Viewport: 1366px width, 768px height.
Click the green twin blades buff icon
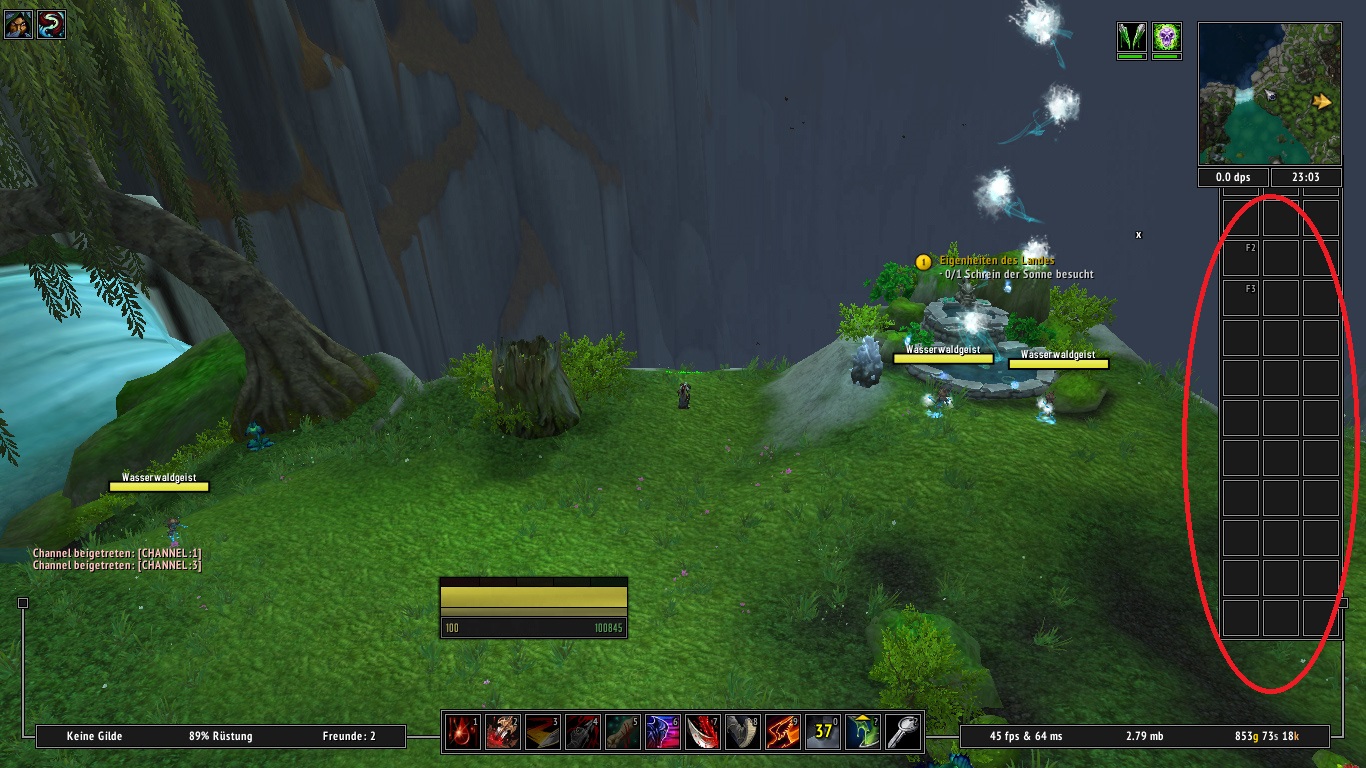click(x=1131, y=38)
